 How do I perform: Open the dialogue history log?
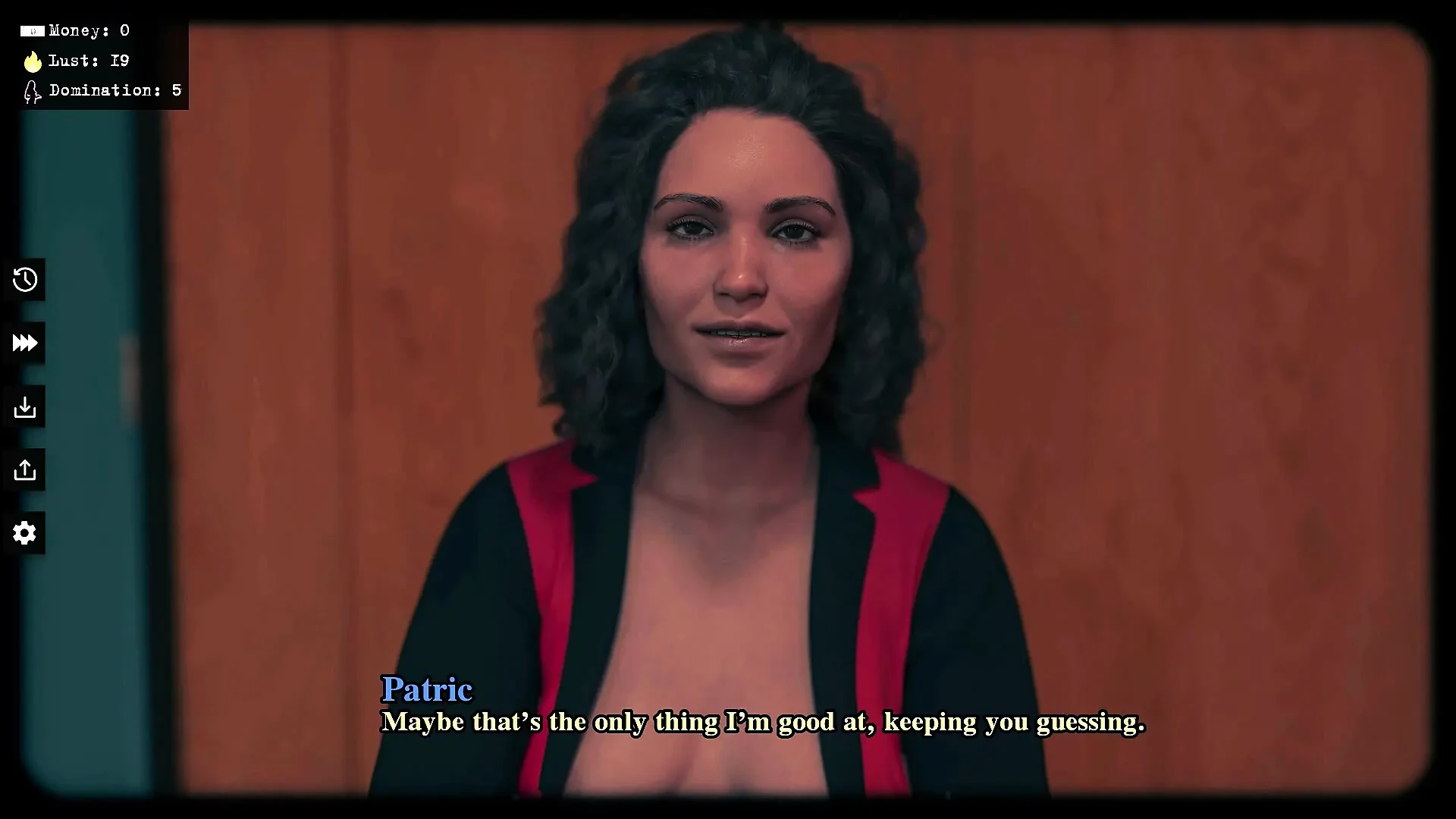pos(24,280)
